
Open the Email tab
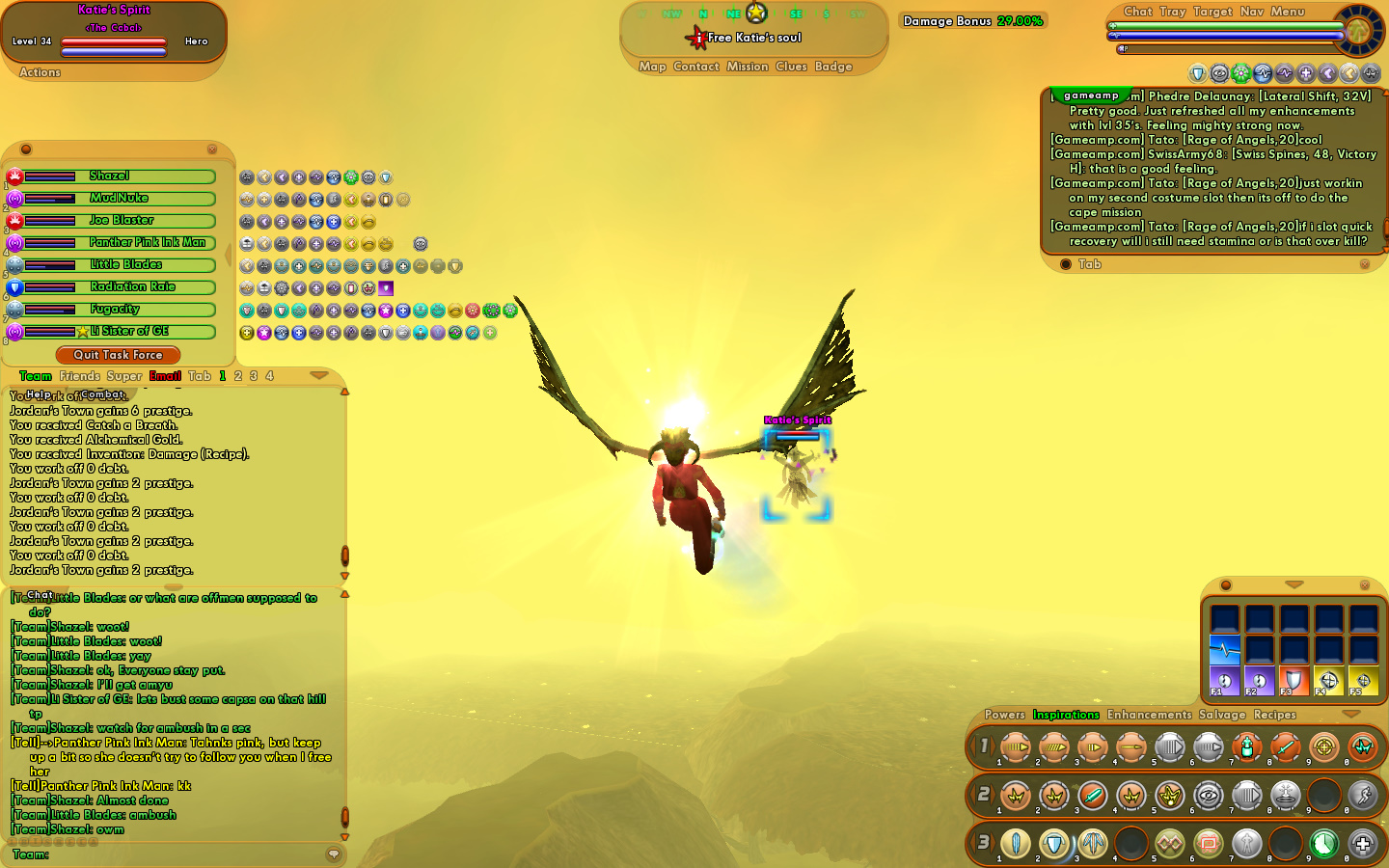[165, 376]
